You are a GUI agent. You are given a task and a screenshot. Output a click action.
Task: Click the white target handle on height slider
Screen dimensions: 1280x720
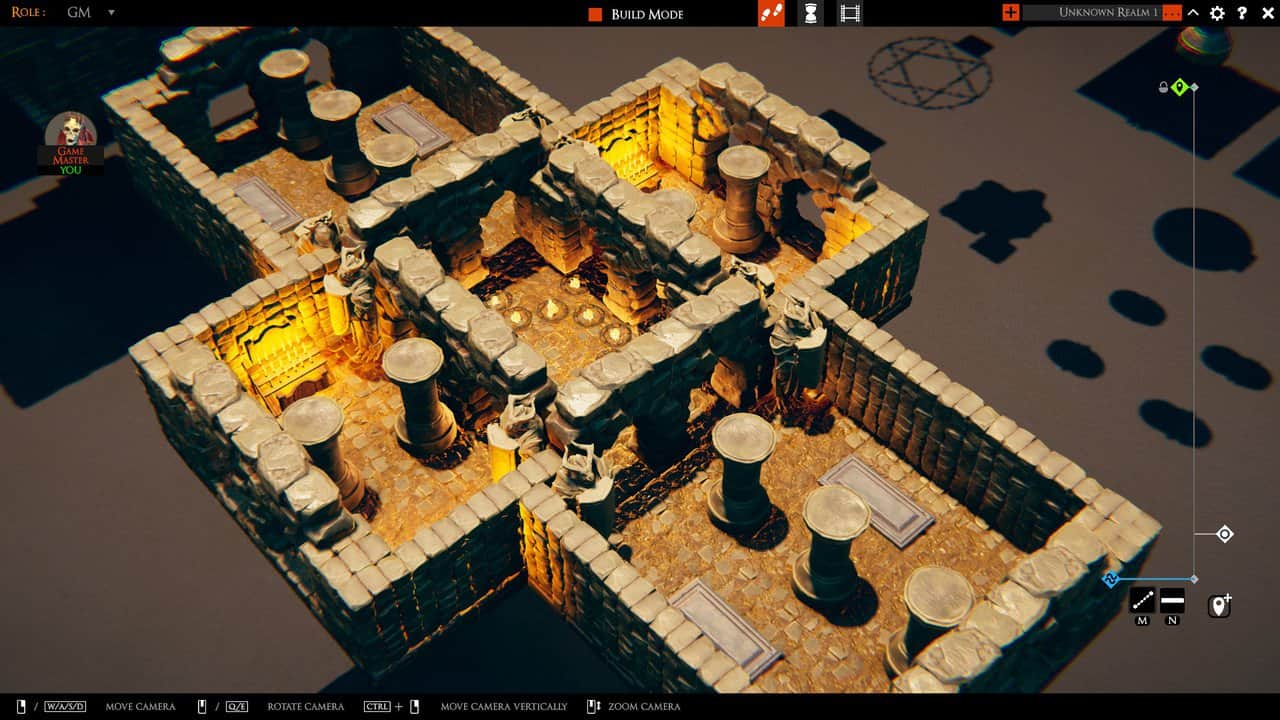(1225, 534)
